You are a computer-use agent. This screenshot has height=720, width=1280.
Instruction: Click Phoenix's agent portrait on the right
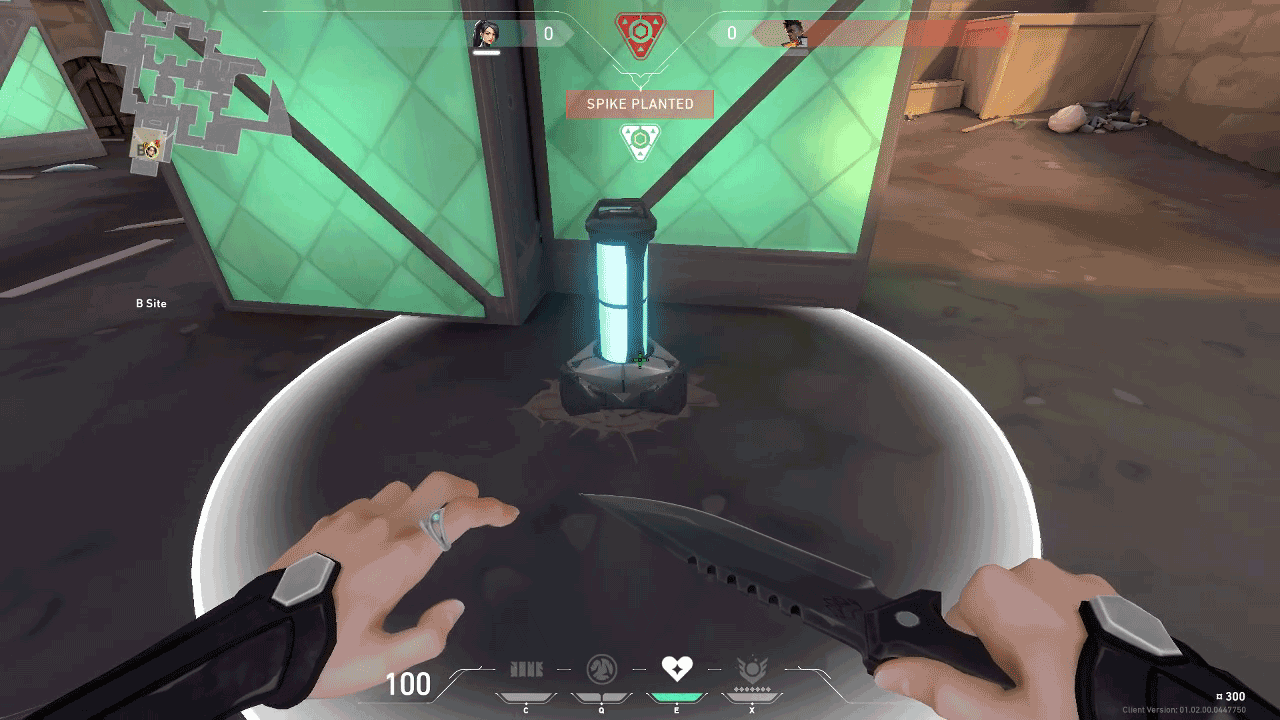(794, 31)
